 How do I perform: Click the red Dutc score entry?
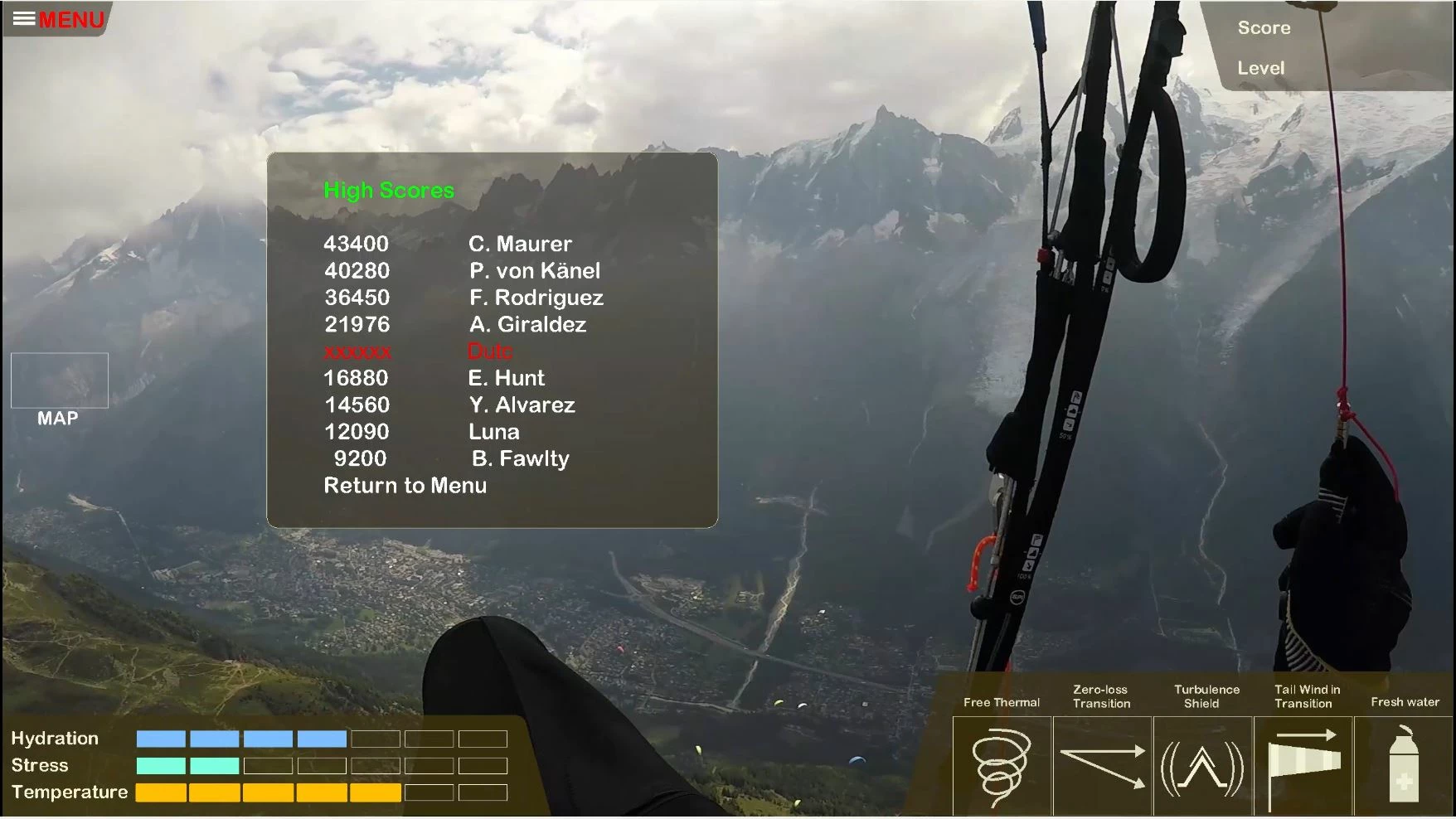point(489,351)
